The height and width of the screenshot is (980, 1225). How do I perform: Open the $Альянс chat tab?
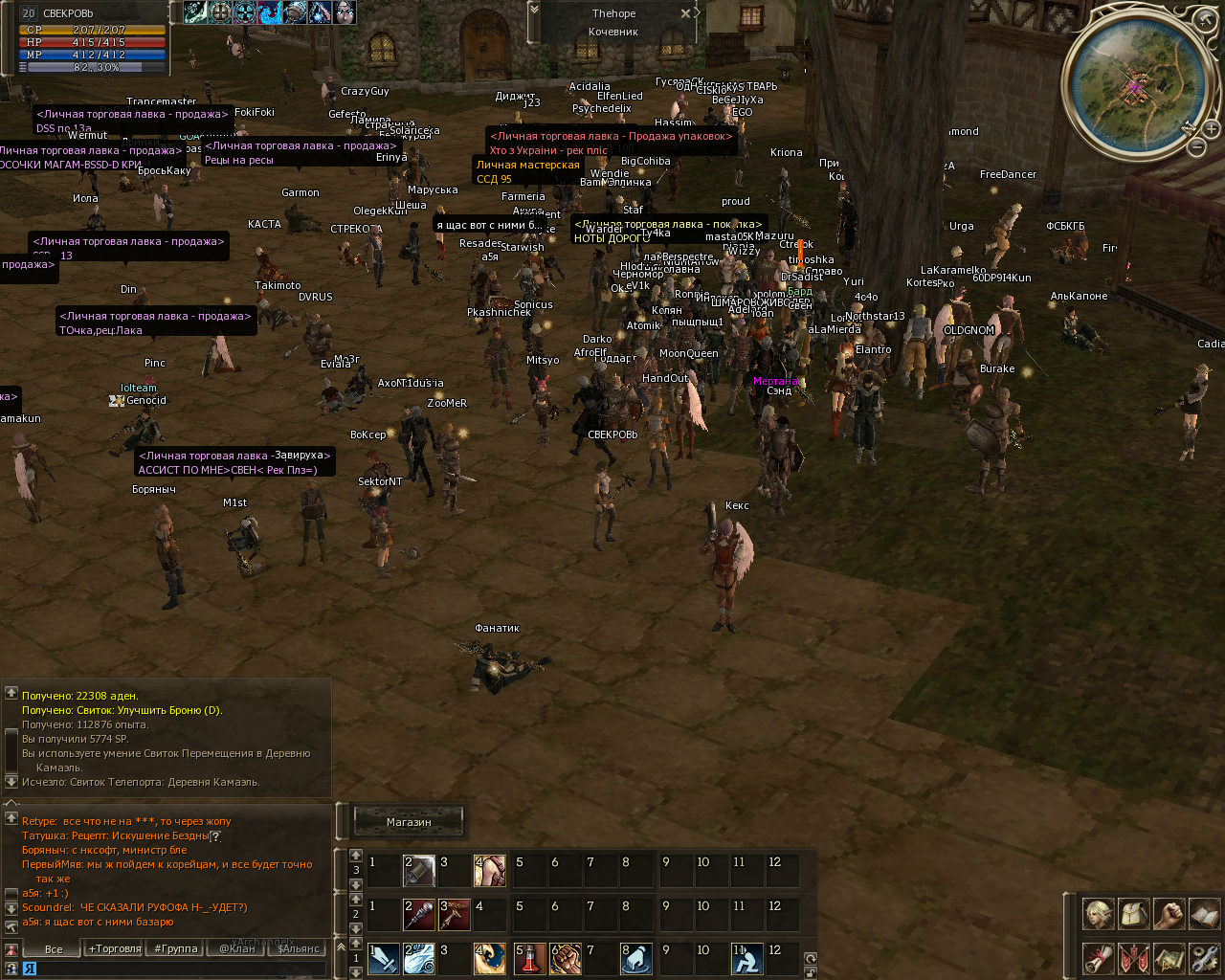tap(298, 948)
